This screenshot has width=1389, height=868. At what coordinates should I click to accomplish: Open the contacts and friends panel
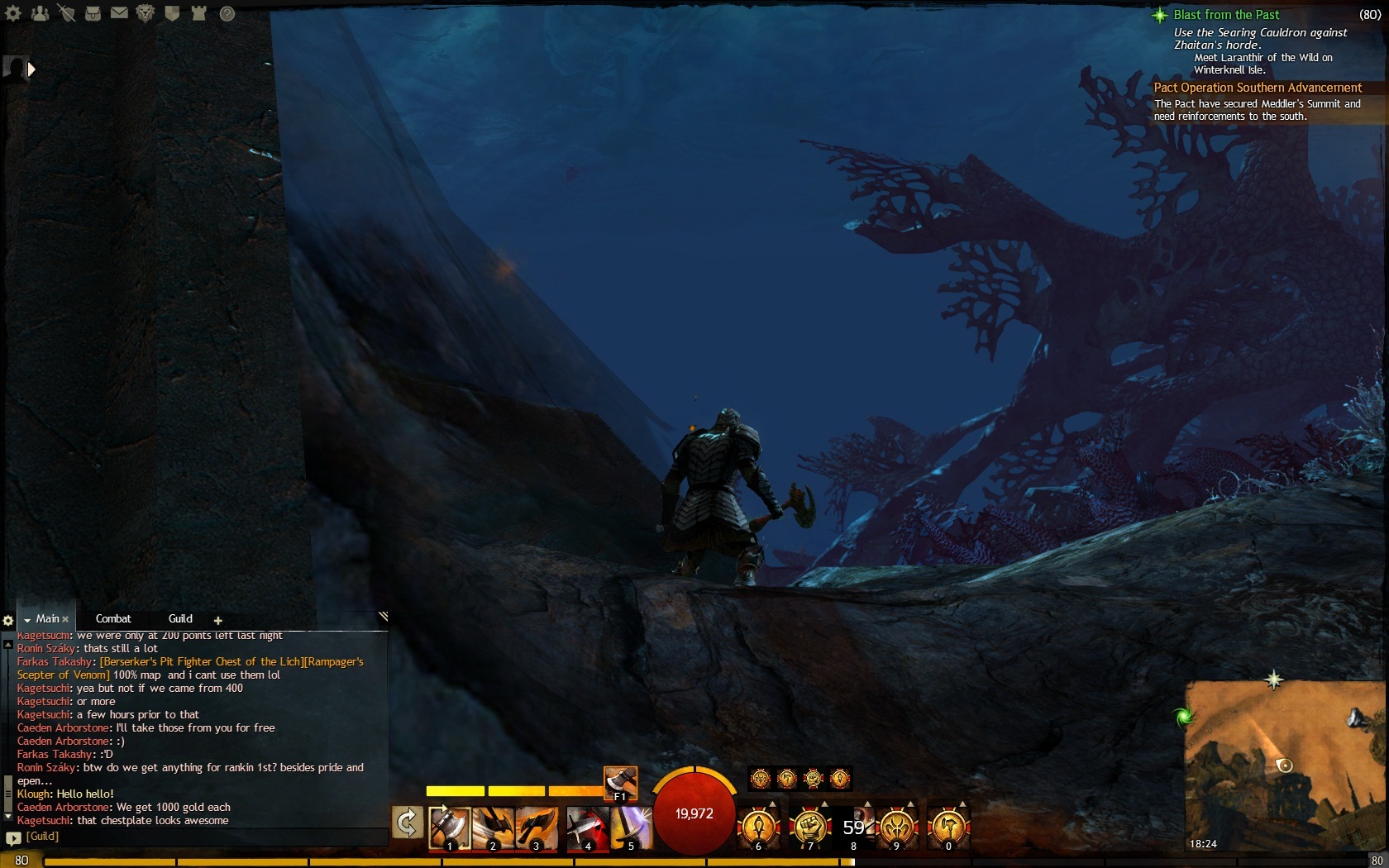pyautogui.click(x=40, y=13)
